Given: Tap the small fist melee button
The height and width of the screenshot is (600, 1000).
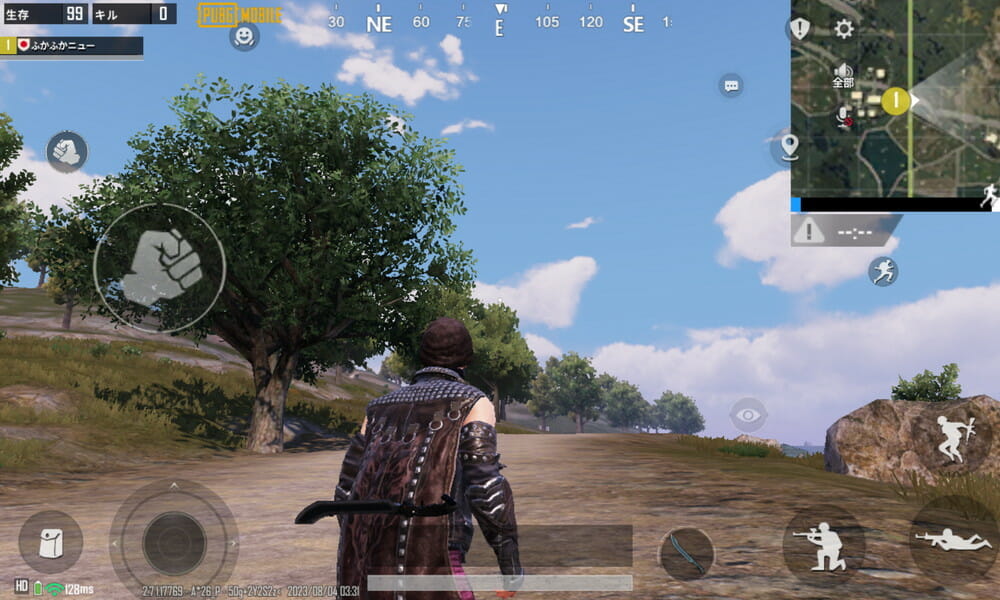Looking at the screenshot, I should click(67, 151).
